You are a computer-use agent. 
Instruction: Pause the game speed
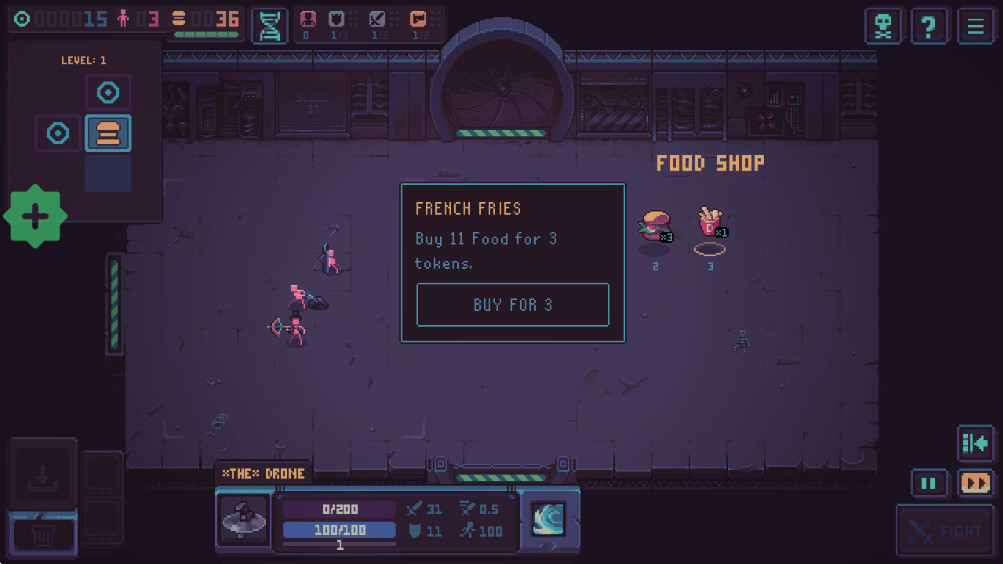tap(928, 483)
